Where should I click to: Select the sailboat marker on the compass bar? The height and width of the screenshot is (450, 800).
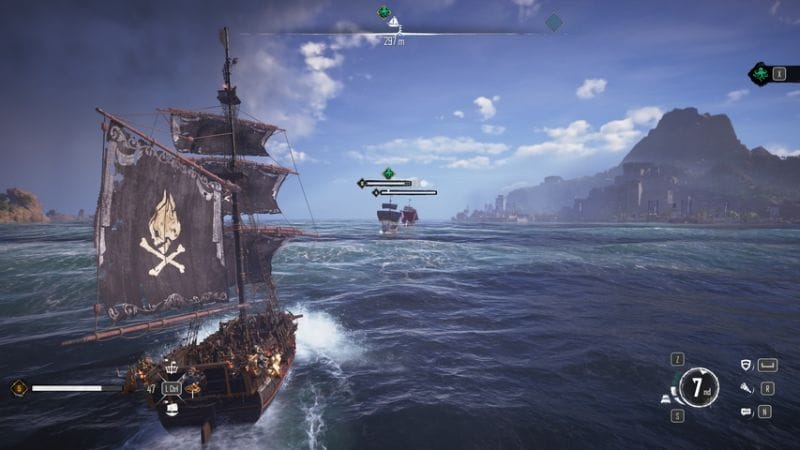pyautogui.click(x=394, y=23)
